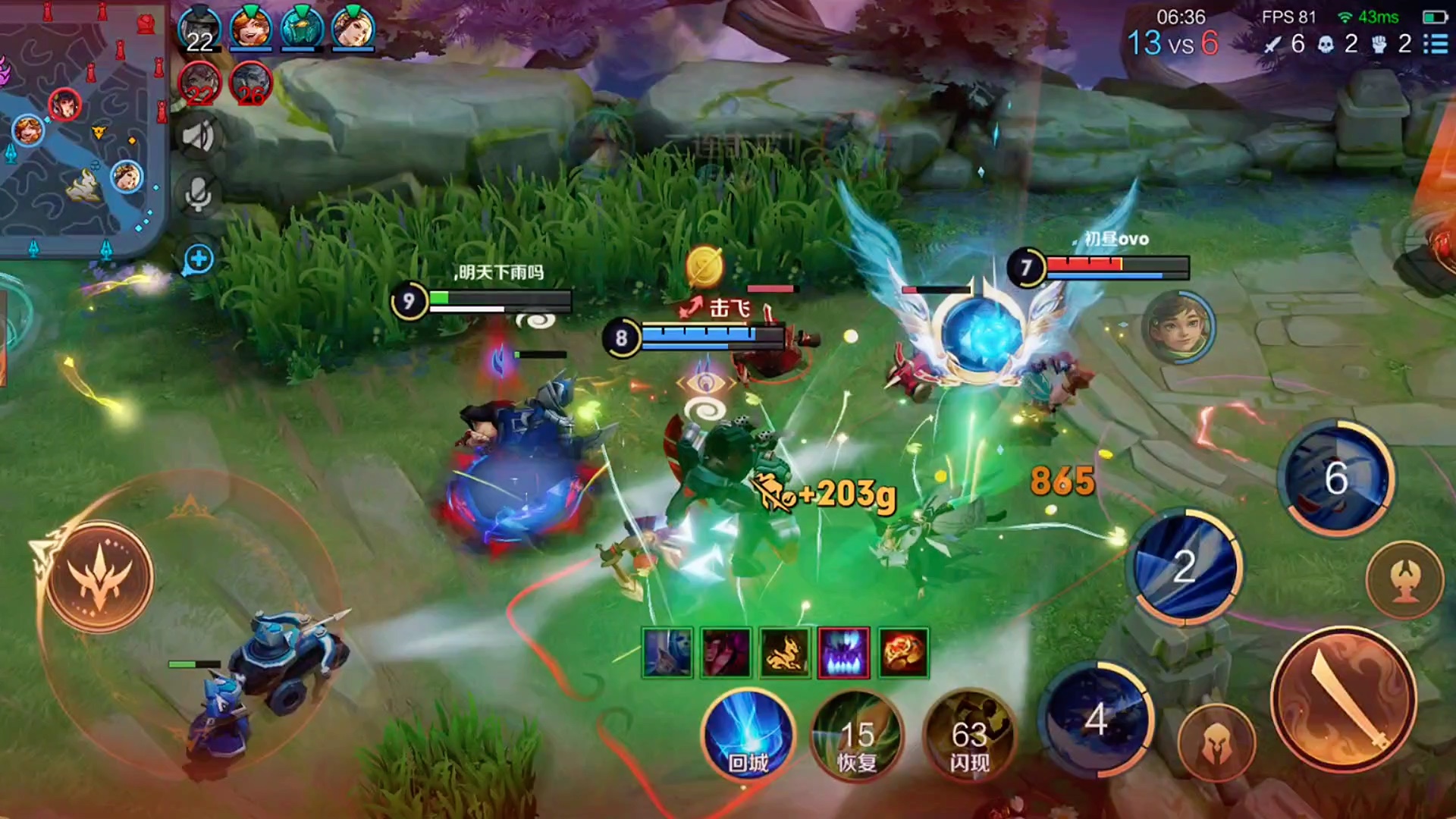This screenshot has height=819, width=1456.
Task: Use the 闪现 flash spell
Action: (x=969, y=734)
